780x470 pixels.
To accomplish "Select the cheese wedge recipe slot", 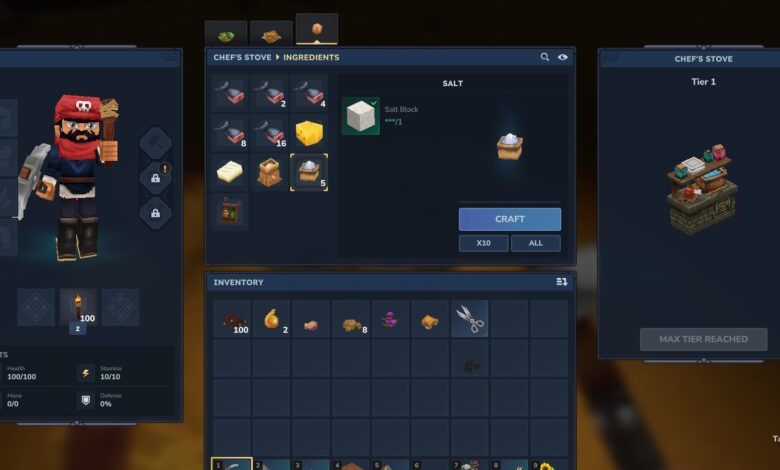I will click(309, 132).
